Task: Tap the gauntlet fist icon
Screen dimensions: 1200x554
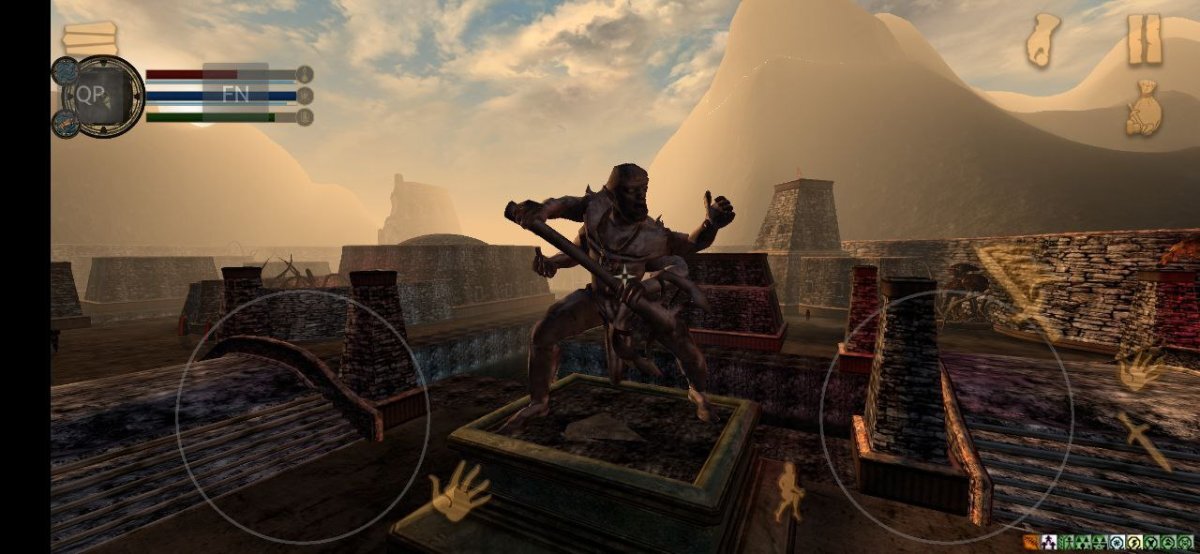Action: click(x=1044, y=40)
